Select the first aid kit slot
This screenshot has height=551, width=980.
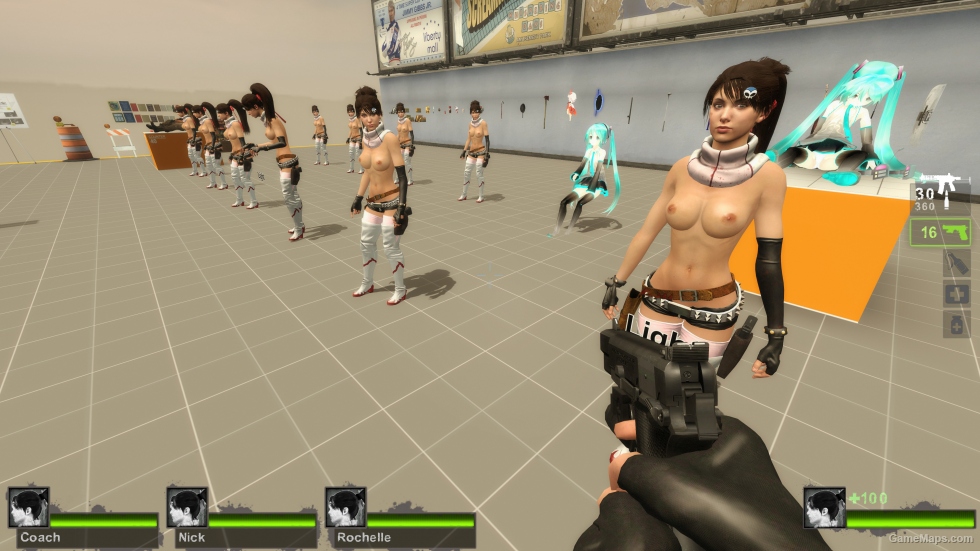click(956, 295)
